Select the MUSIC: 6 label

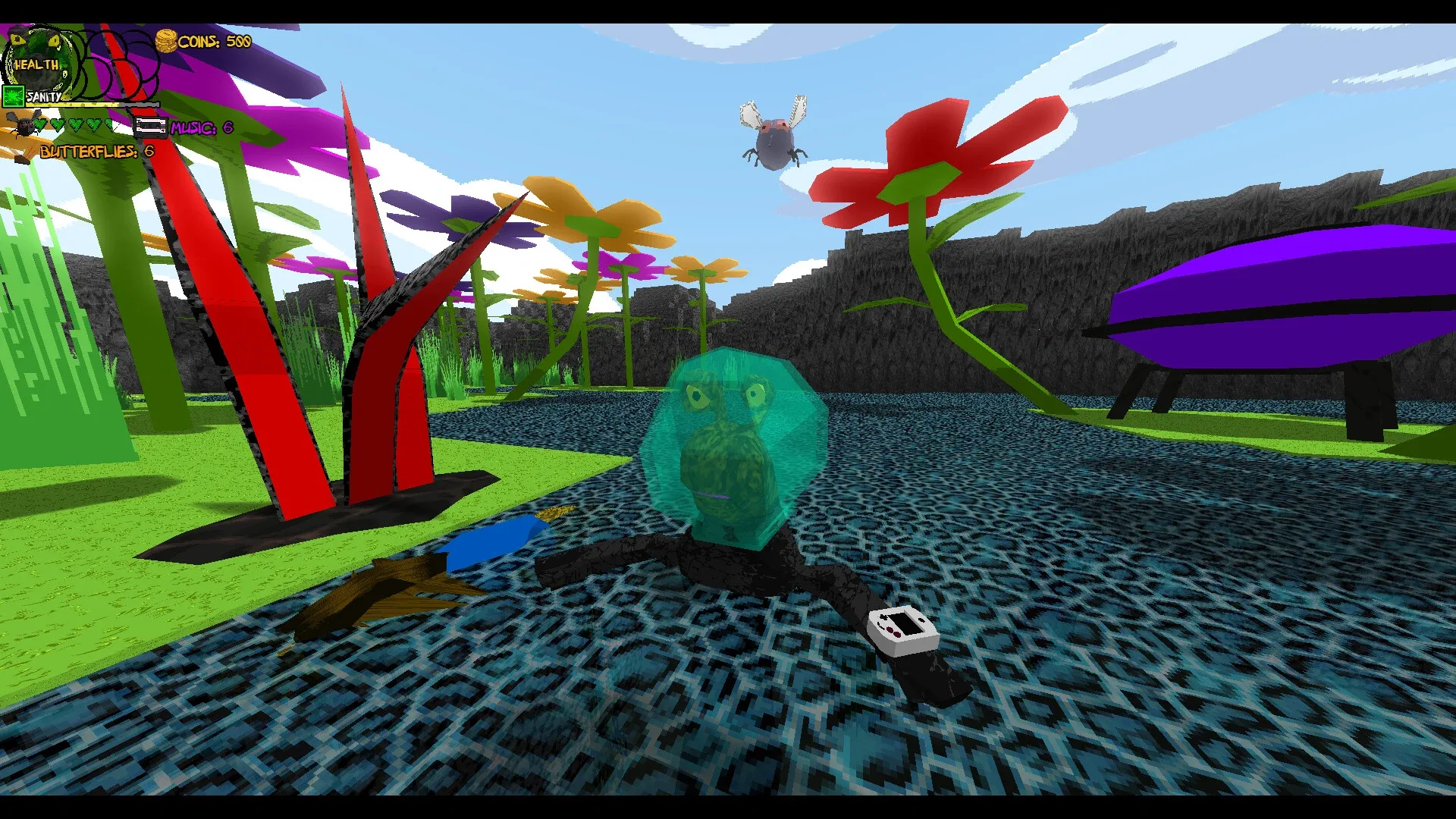tap(199, 129)
